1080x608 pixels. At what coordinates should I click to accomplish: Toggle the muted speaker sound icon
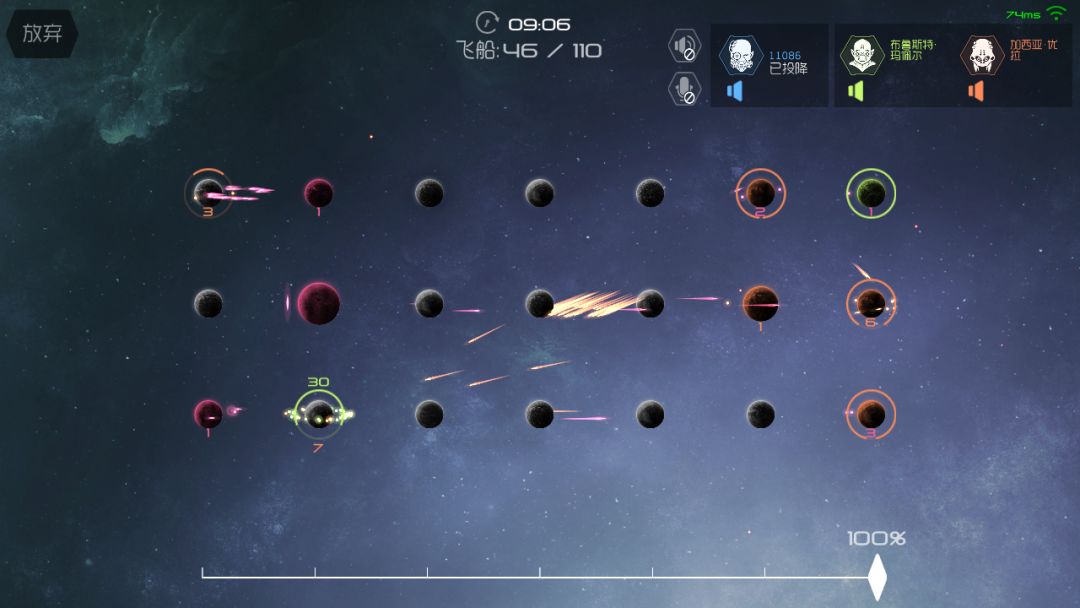[684, 46]
